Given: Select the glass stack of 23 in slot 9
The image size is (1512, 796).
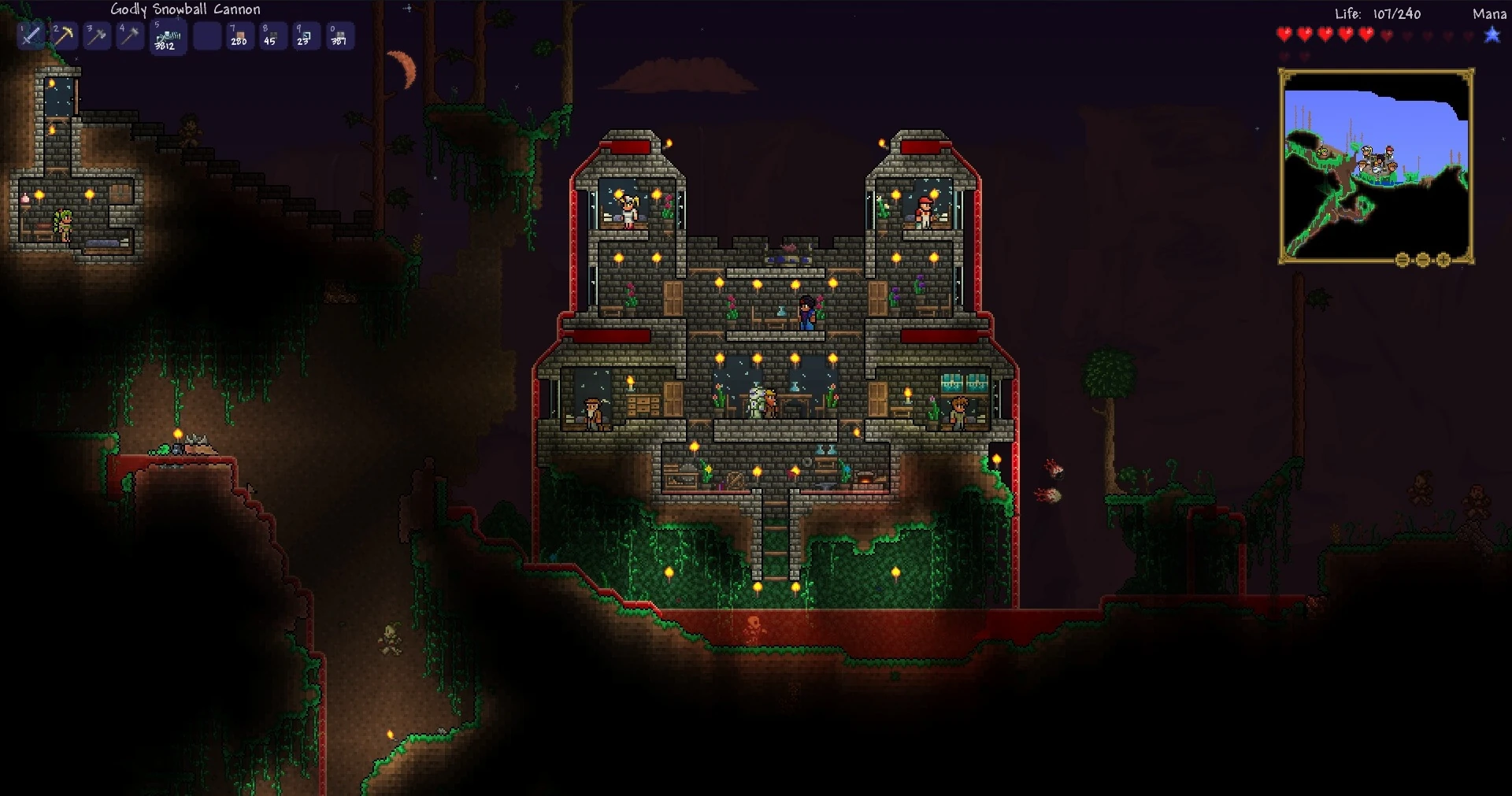Looking at the screenshot, I should (x=306, y=35).
